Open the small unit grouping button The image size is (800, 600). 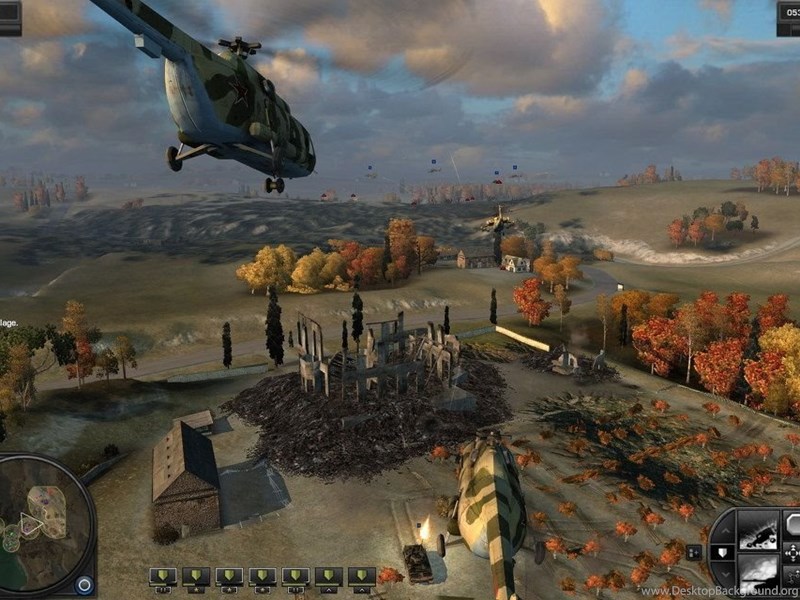coord(694,551)
